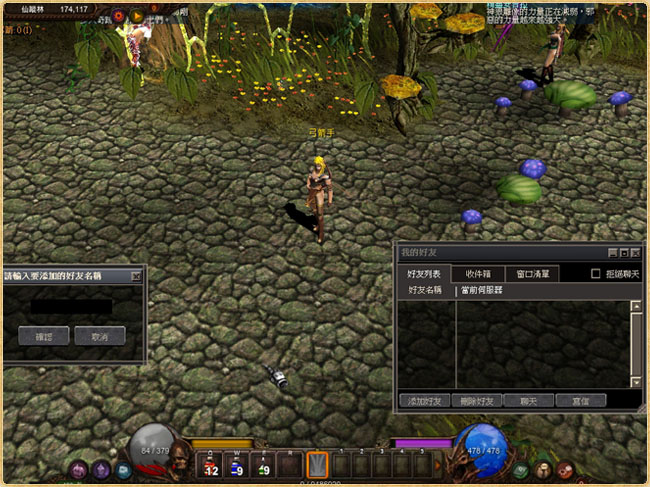
Task: Switch to the 窗口清單 tab
Action: click(x=532, y=273)
